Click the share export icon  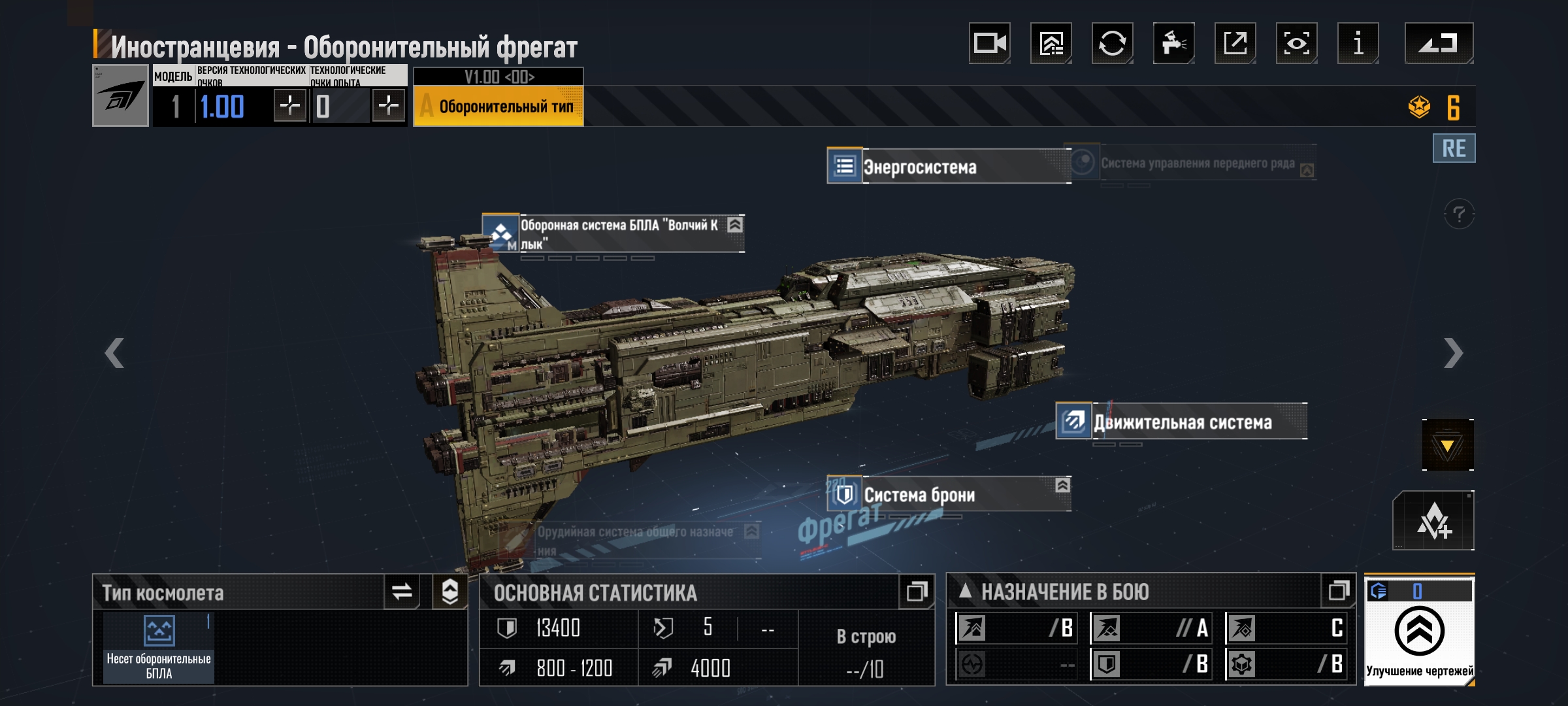click(1235, 44)
